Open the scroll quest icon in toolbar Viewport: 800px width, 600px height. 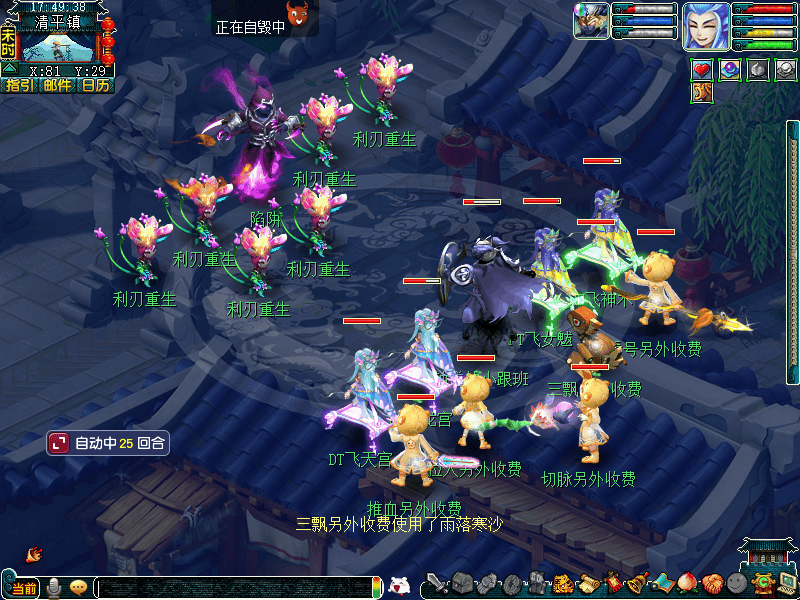[588, 584]
